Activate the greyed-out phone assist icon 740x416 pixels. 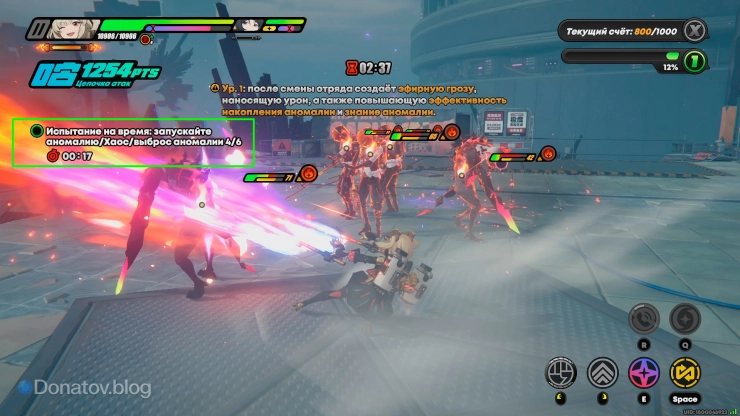click(642, 319)
